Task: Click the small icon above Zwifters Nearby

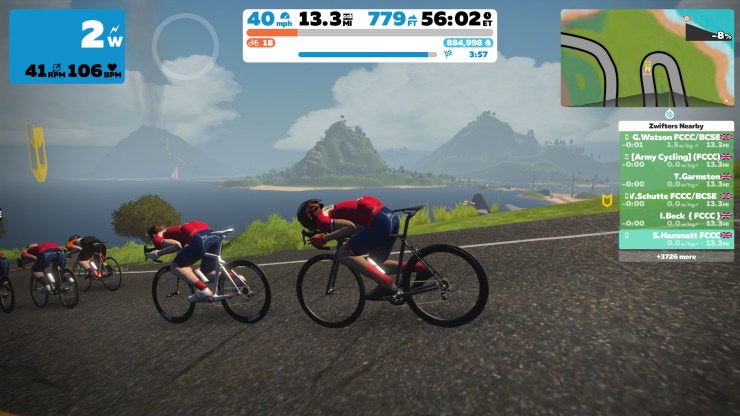Action: (x=669, y=113)
